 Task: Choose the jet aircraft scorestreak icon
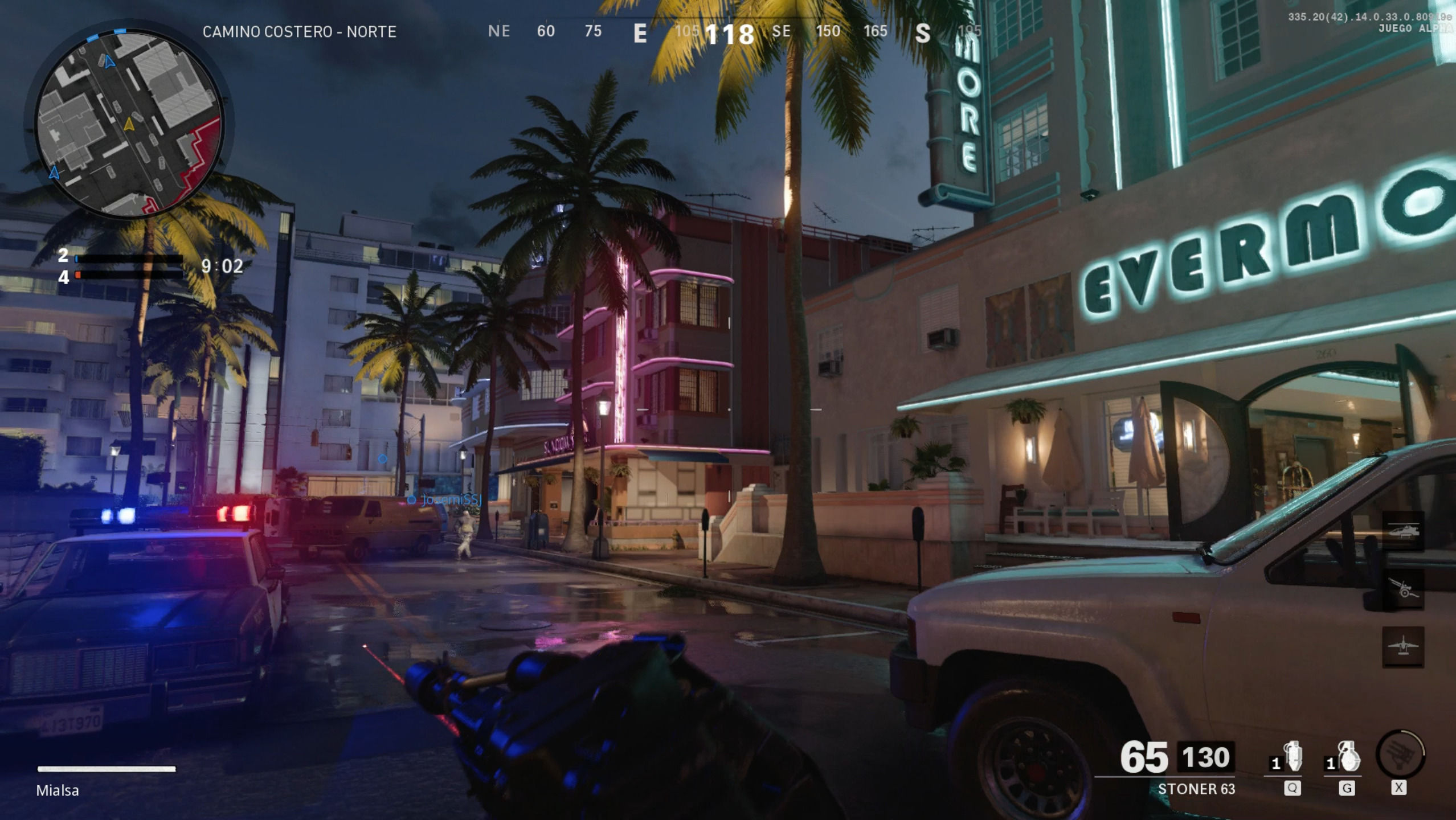coord(1402,646)
